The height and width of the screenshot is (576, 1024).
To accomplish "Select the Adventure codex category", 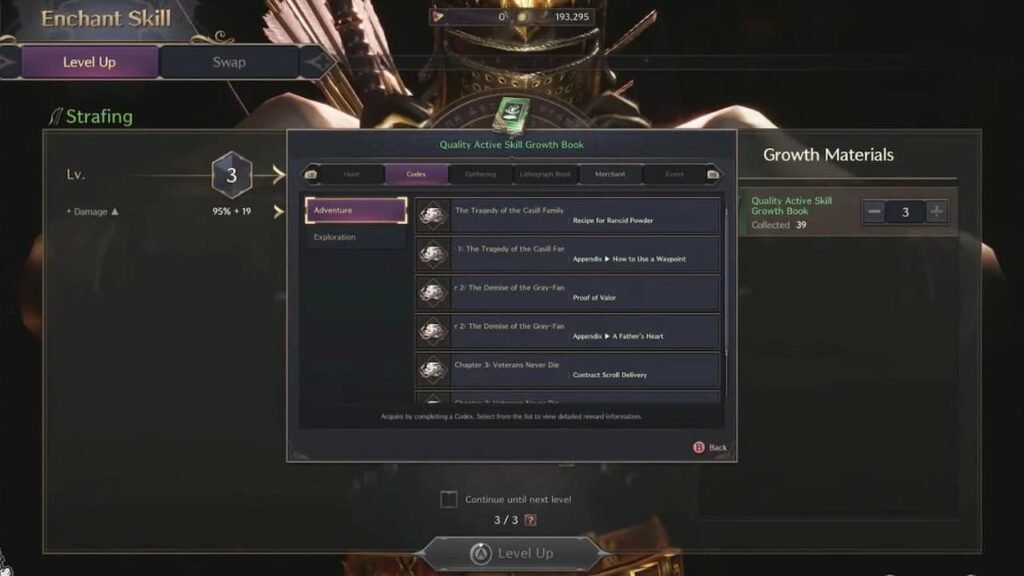I will tap(356, 210).
